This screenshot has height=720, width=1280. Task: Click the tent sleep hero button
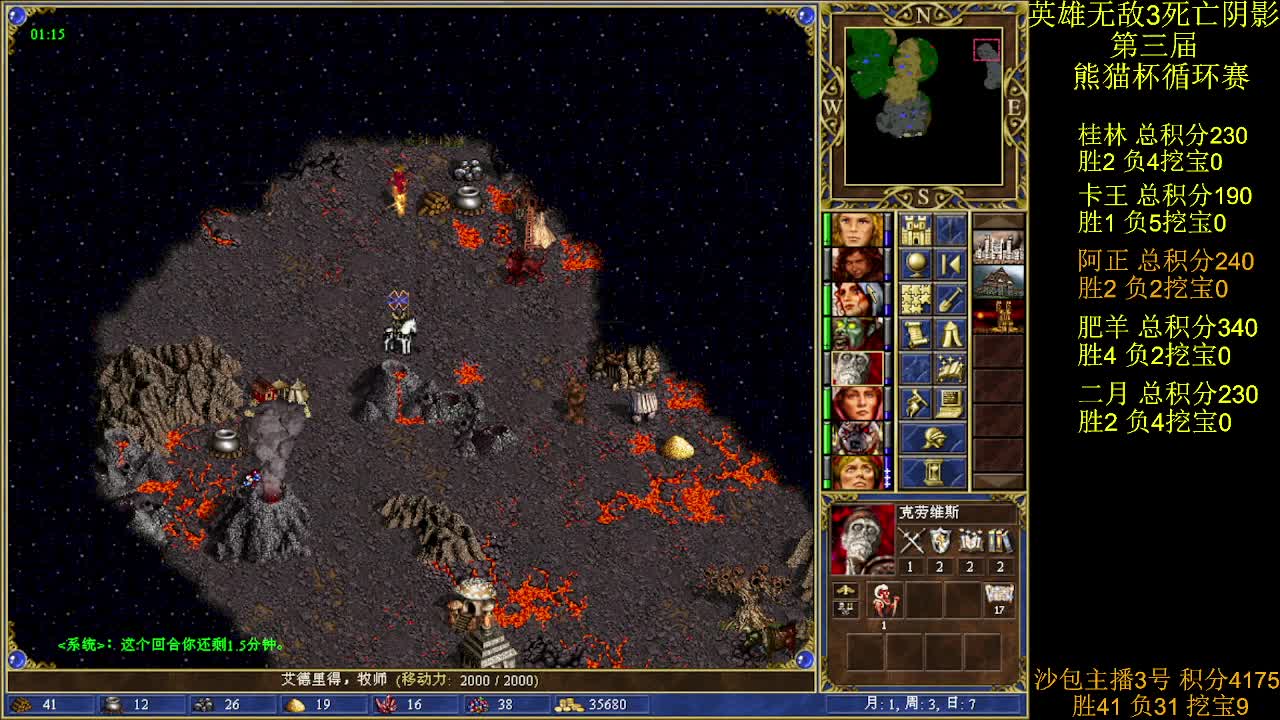coord(950,333)
